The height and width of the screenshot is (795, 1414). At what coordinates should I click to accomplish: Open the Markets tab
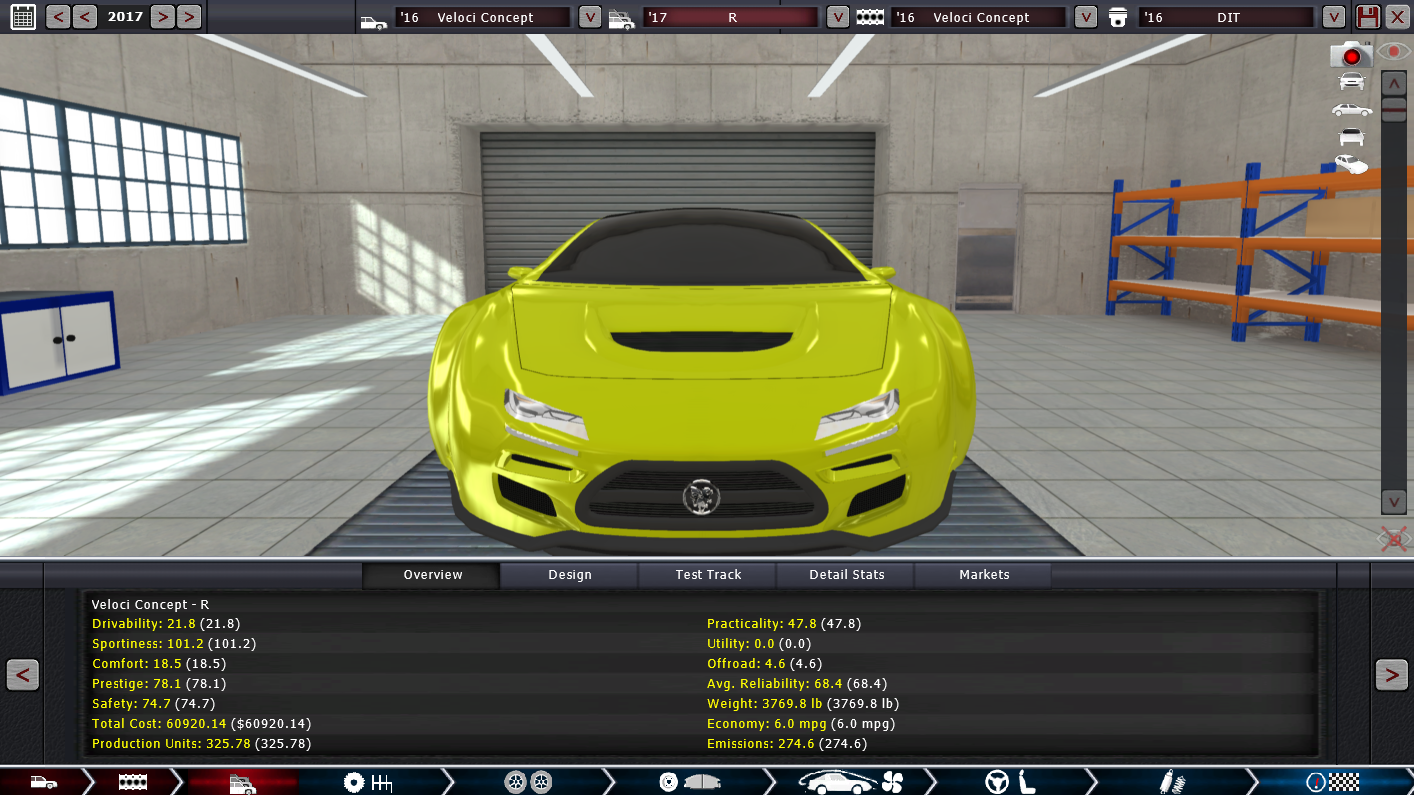tap(984, 575)
